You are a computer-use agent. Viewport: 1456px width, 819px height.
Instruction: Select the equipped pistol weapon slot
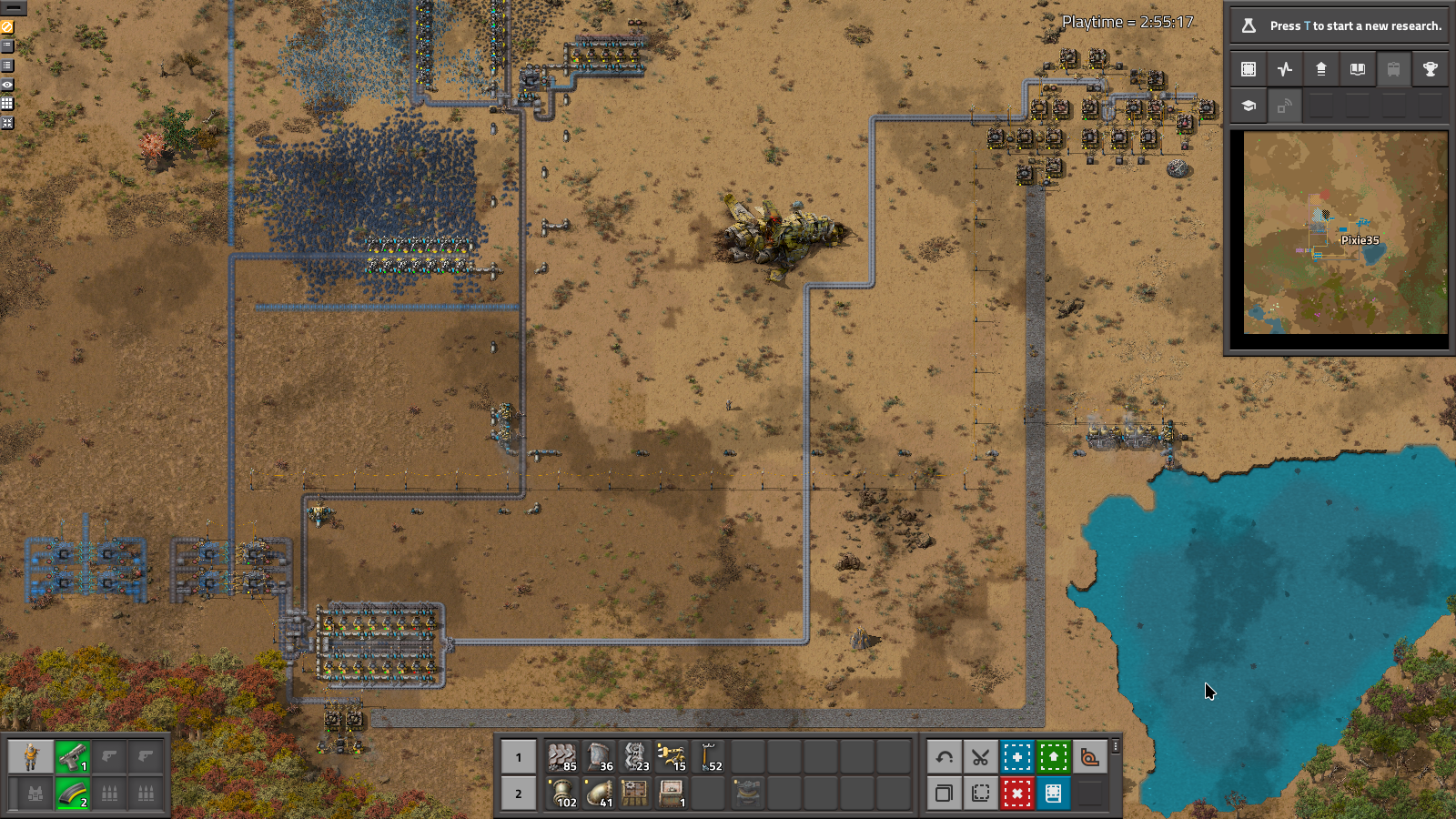click(x=72, y=756)
